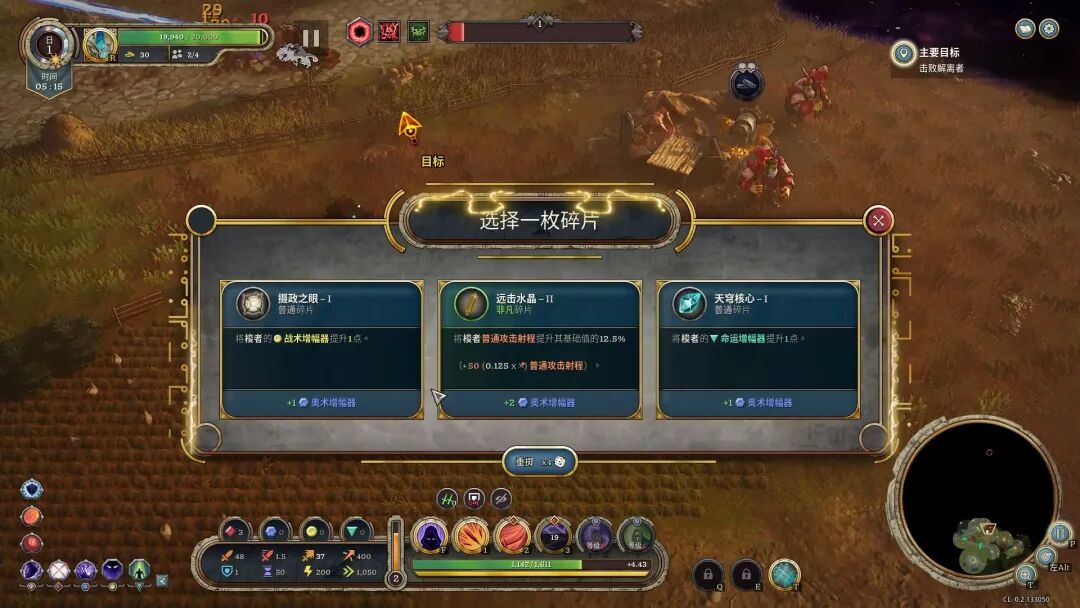
Task: Open the chat icon next to settings
Action: (x=1025, y=28)
